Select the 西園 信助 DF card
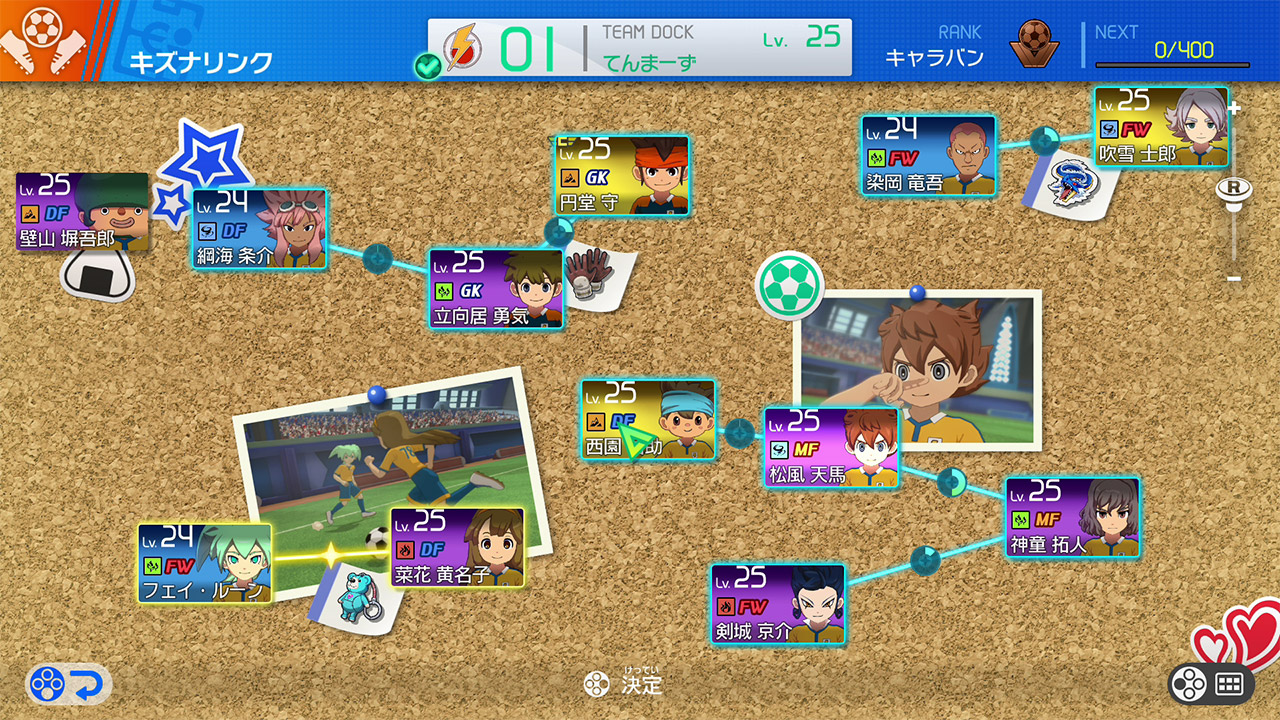The height and width of the screenshot is (720, 1280). [x=648, y=420]
